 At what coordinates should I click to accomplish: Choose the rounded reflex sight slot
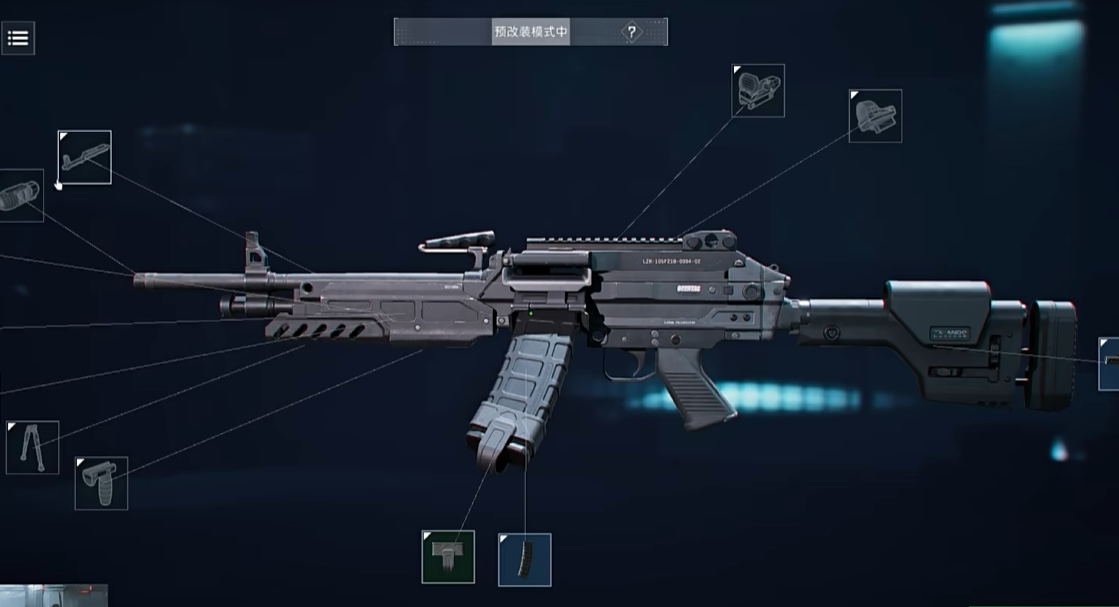876,116
